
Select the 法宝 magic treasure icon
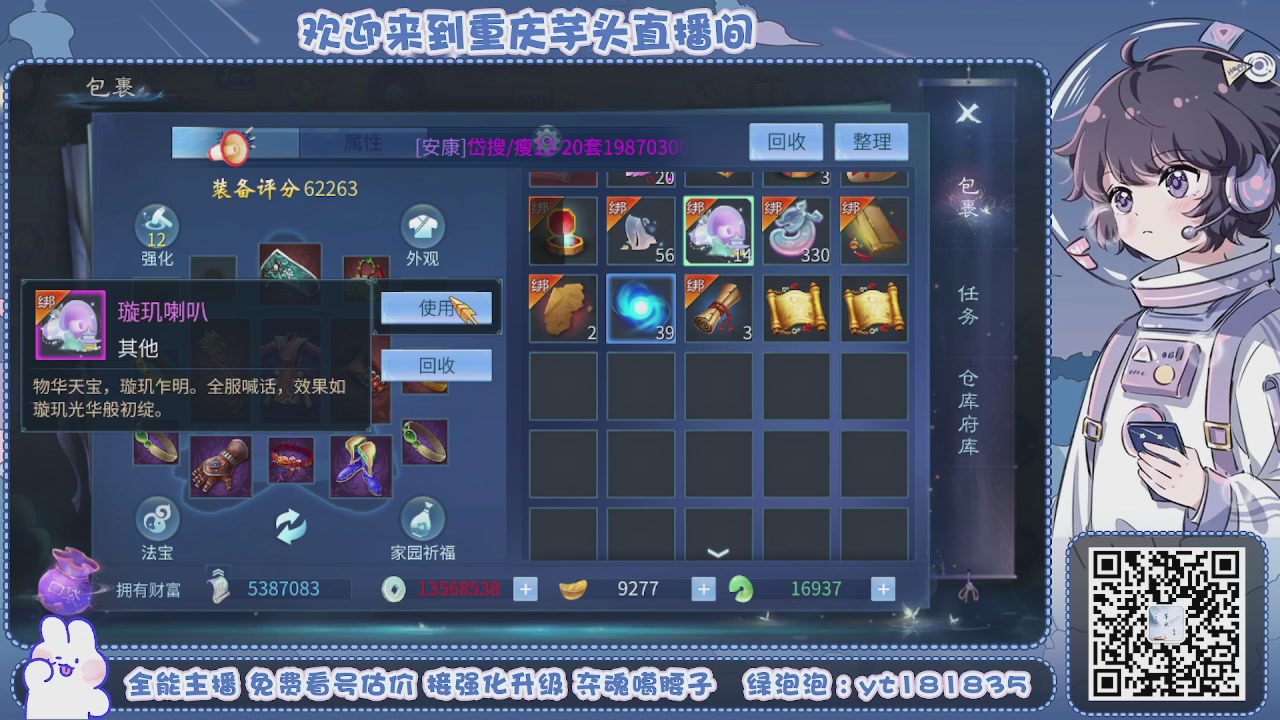pos(158,520)
